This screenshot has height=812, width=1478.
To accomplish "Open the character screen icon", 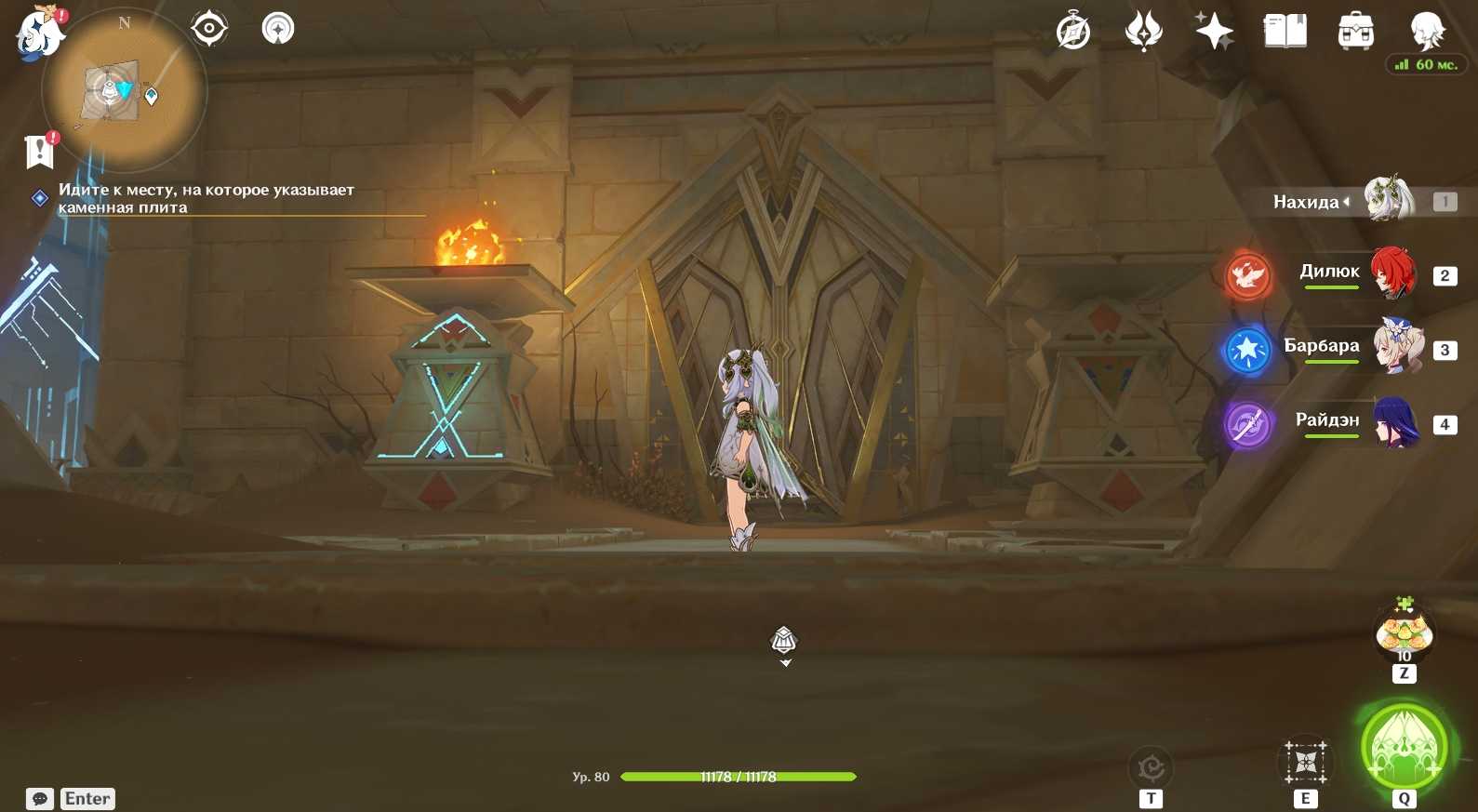I will 1426,32.
